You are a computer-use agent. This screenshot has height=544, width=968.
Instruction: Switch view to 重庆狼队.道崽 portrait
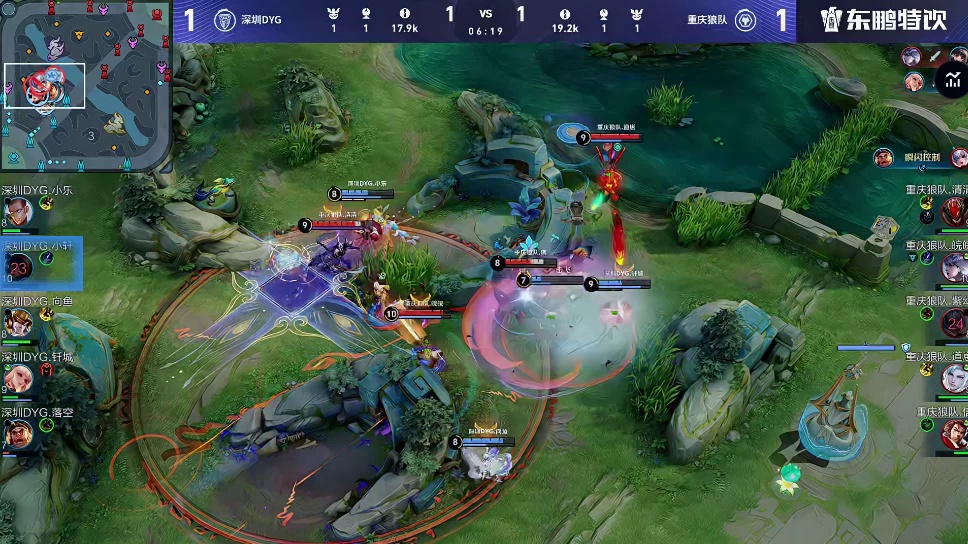click(x=953, y=378)
